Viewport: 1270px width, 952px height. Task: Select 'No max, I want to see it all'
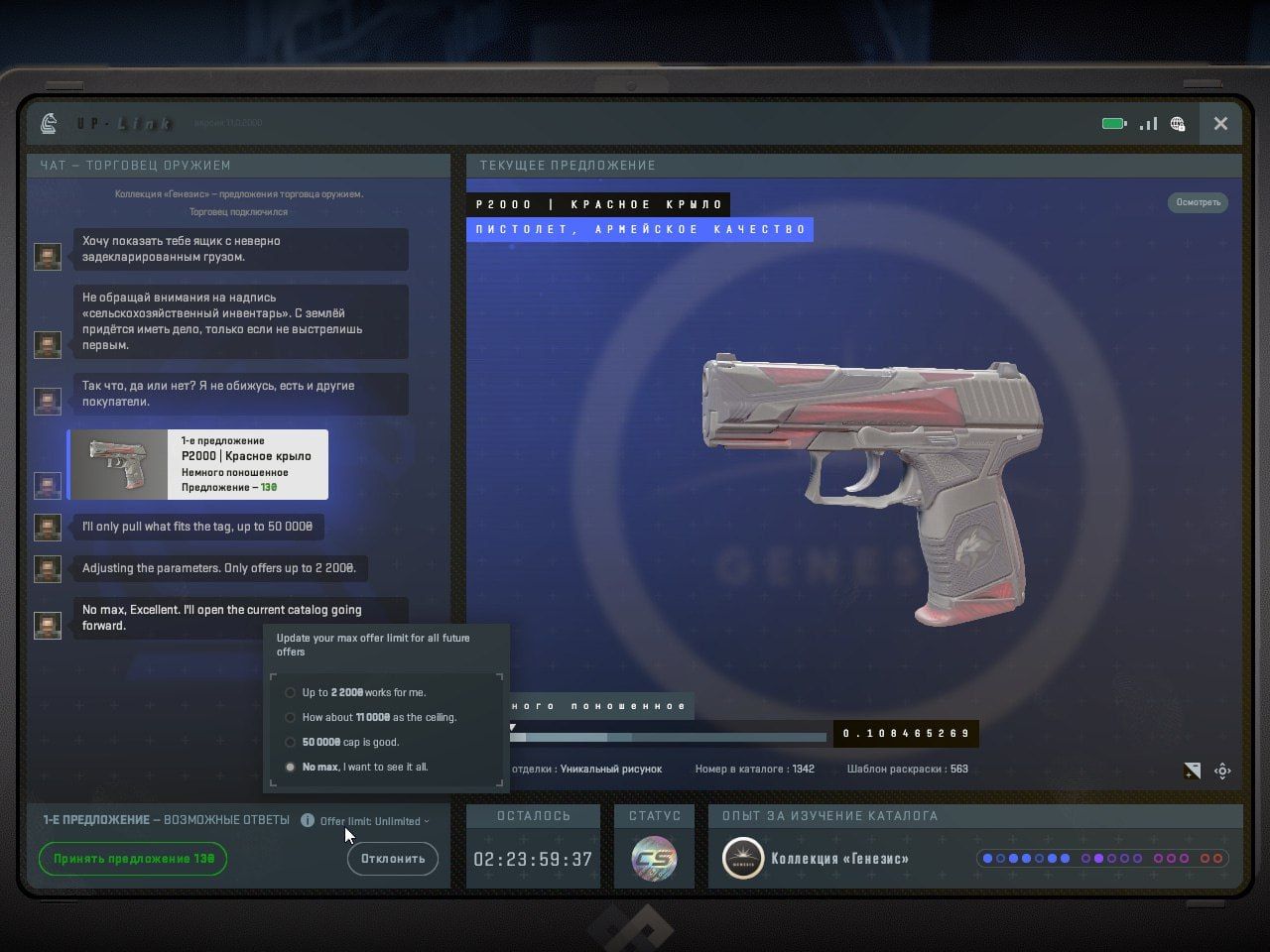point(291,767)
